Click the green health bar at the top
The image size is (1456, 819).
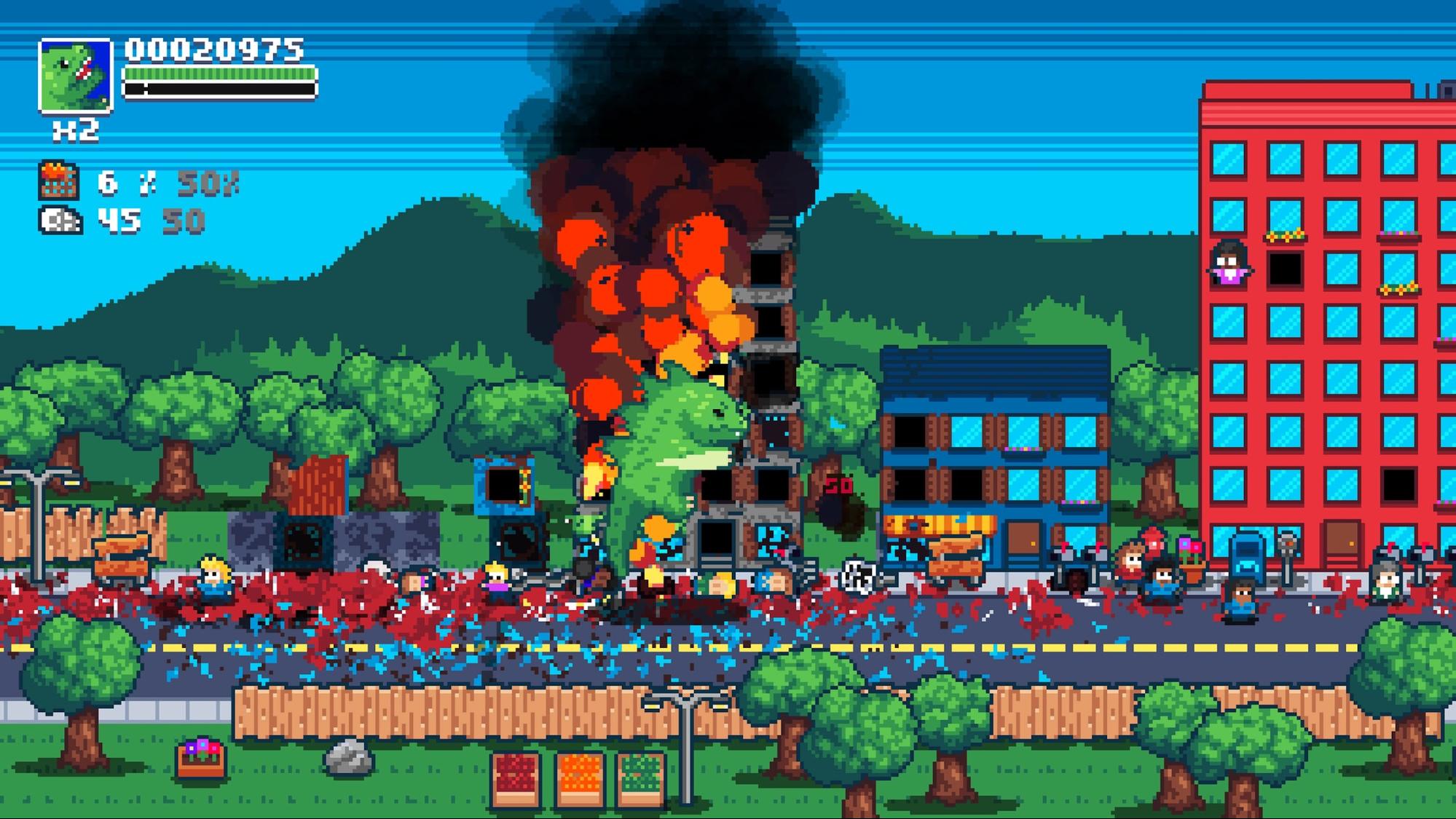(219, 75)
